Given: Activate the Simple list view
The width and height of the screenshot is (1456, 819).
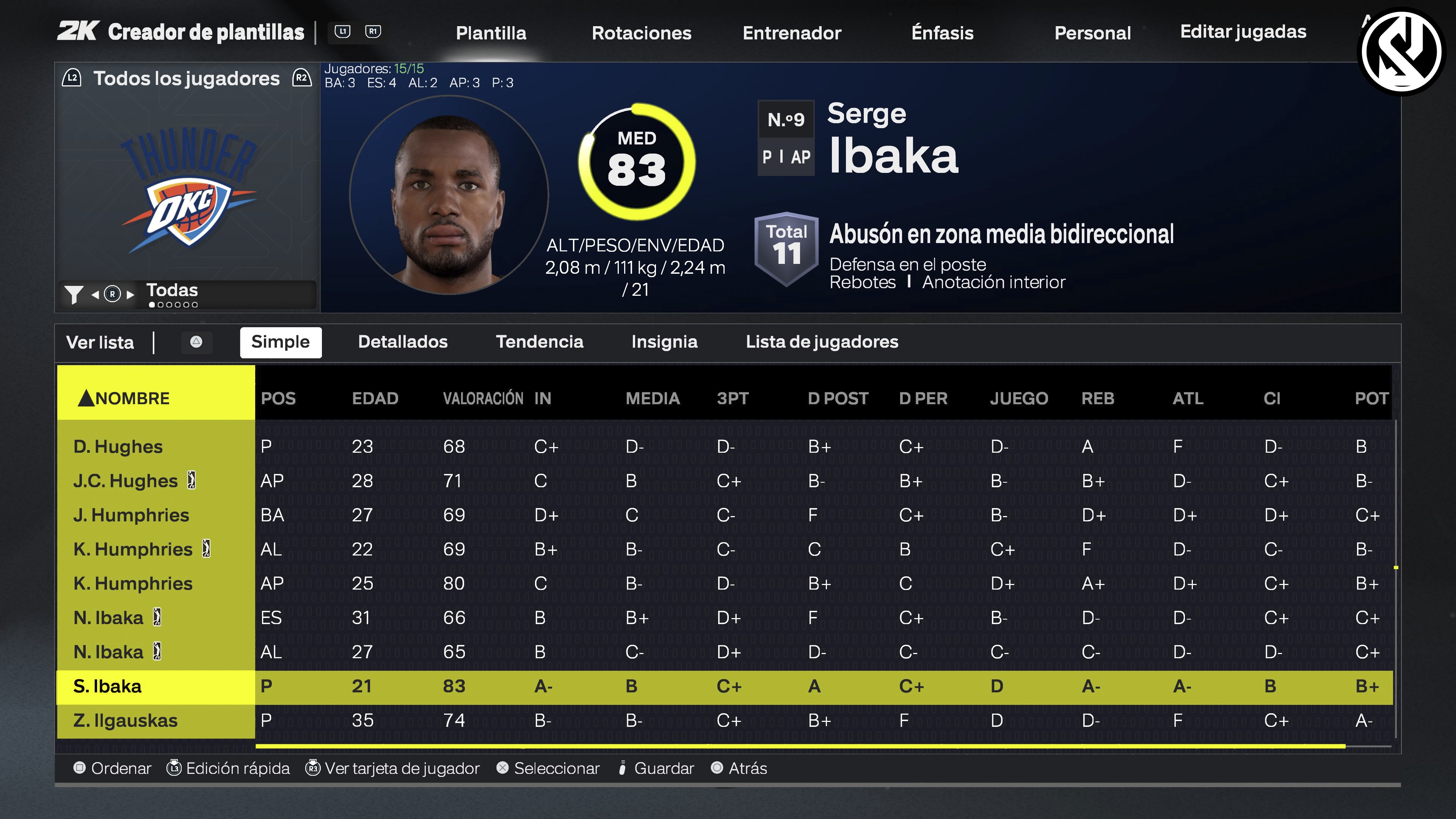Looking at the screenshot, I should tap(280, 342).
